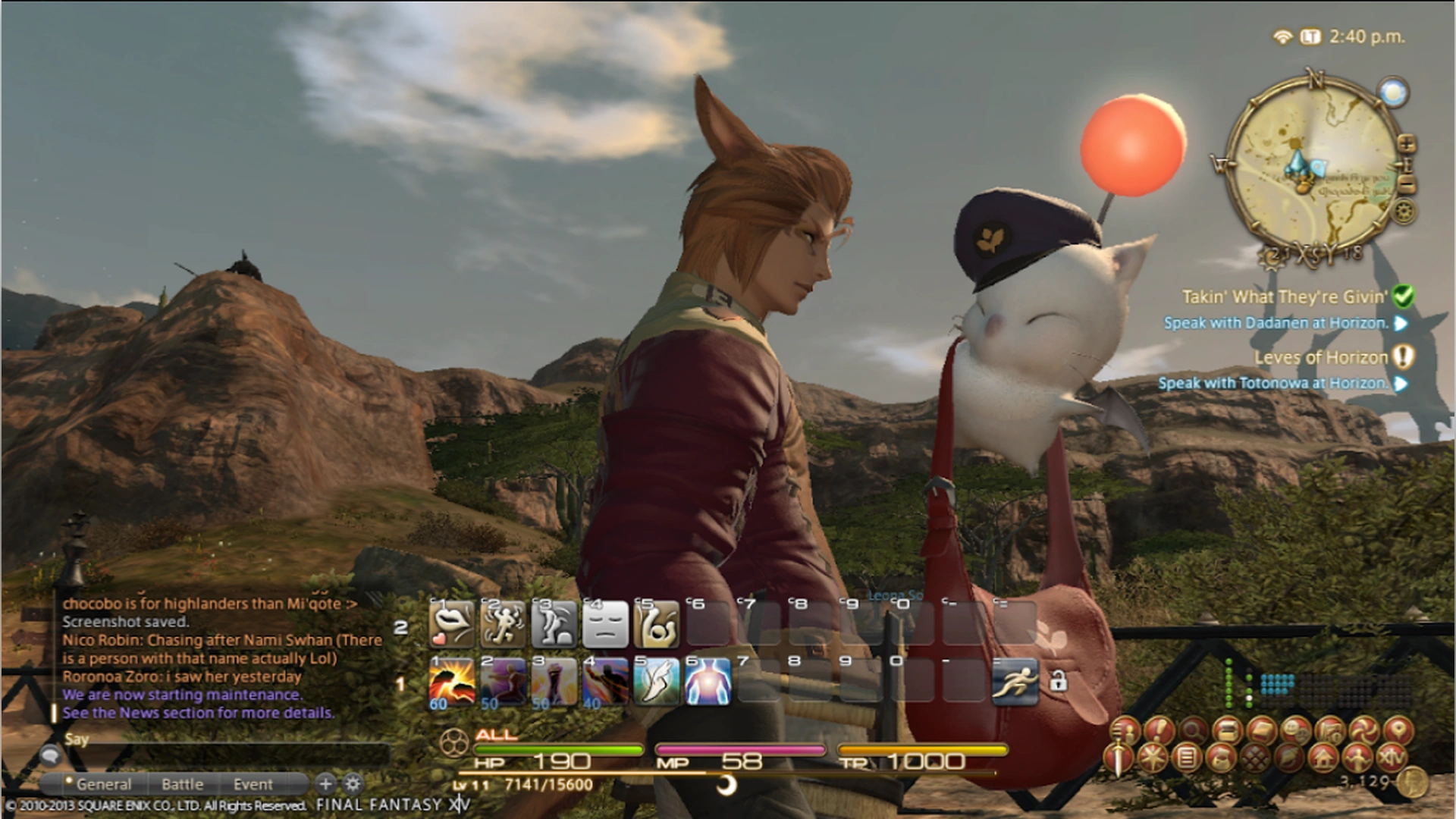Image resolution: width=1456 pixels, height=819 pixels.
Task: Use the dancing figure emote
Action: (x=503, y=624)
